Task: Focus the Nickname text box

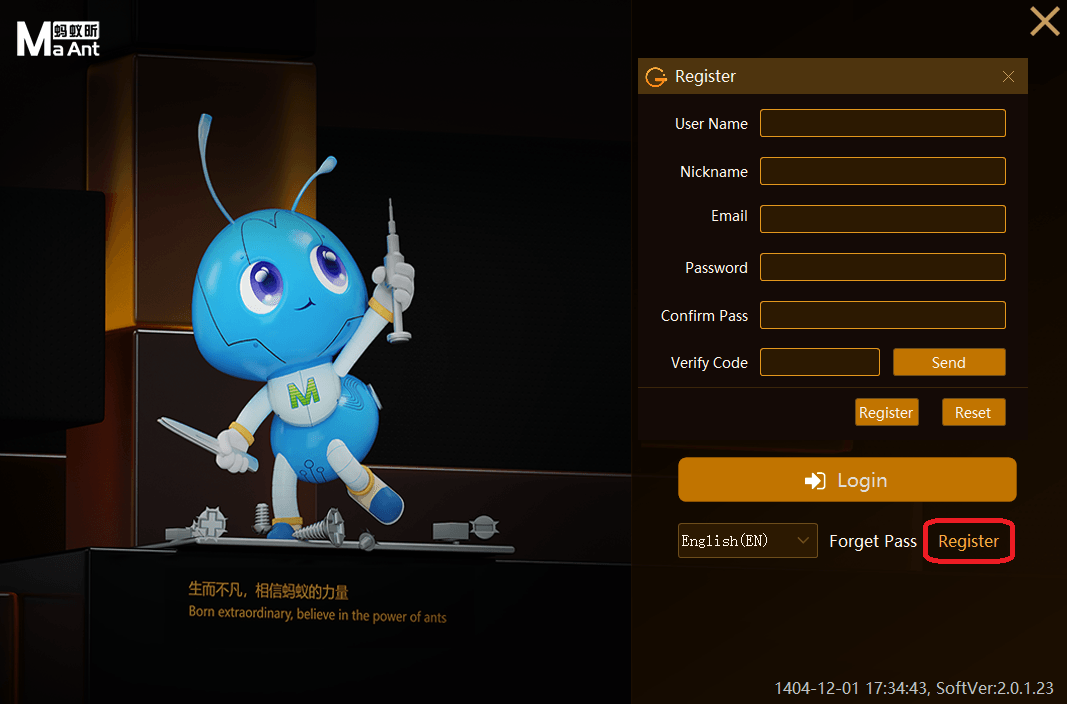Action: pyautogui.click(x=882, y=171)
